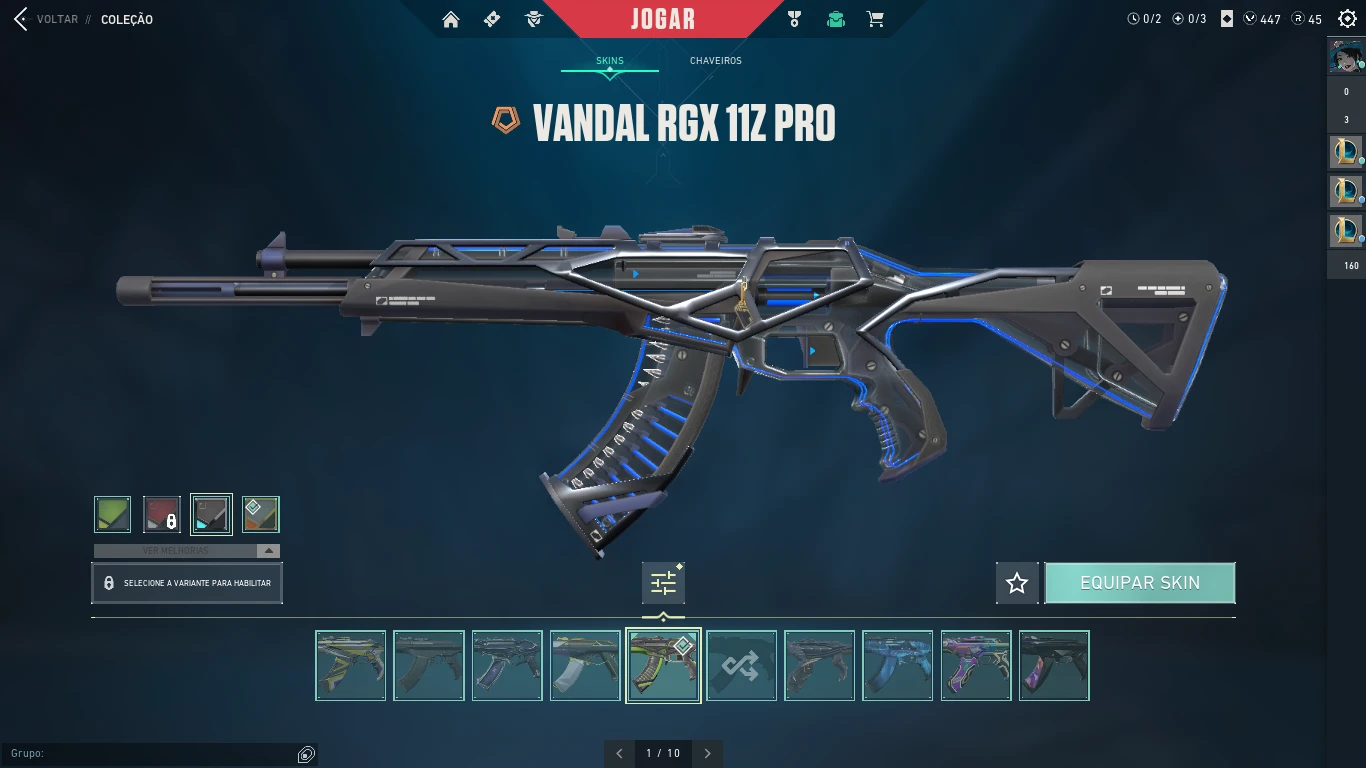The image size is (1366, 768).
Task: Switch to the SKINS tab
Action: tap(610, 60)
